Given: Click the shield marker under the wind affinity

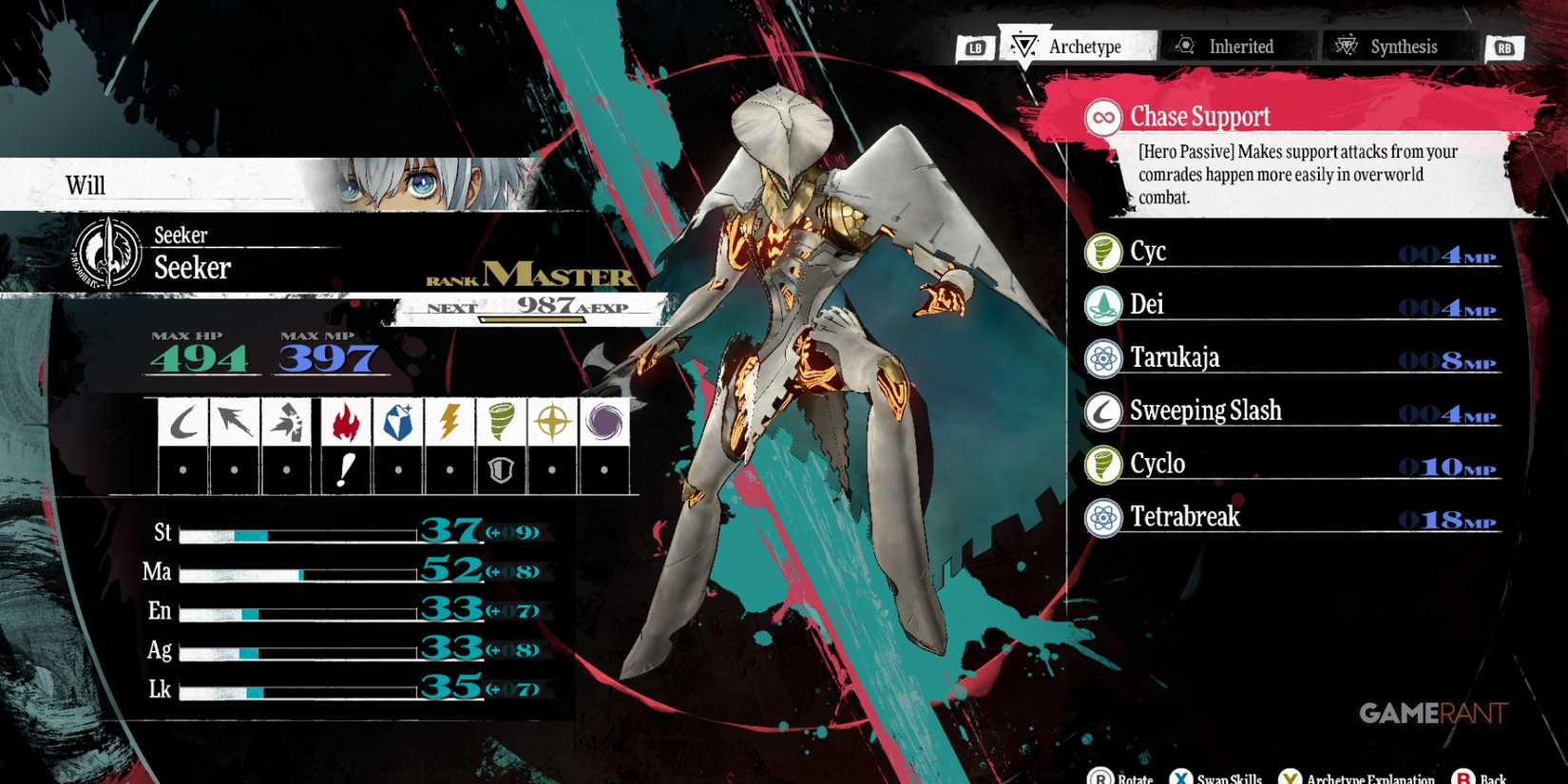Looking at the screenshot, I should click(501, 469).
